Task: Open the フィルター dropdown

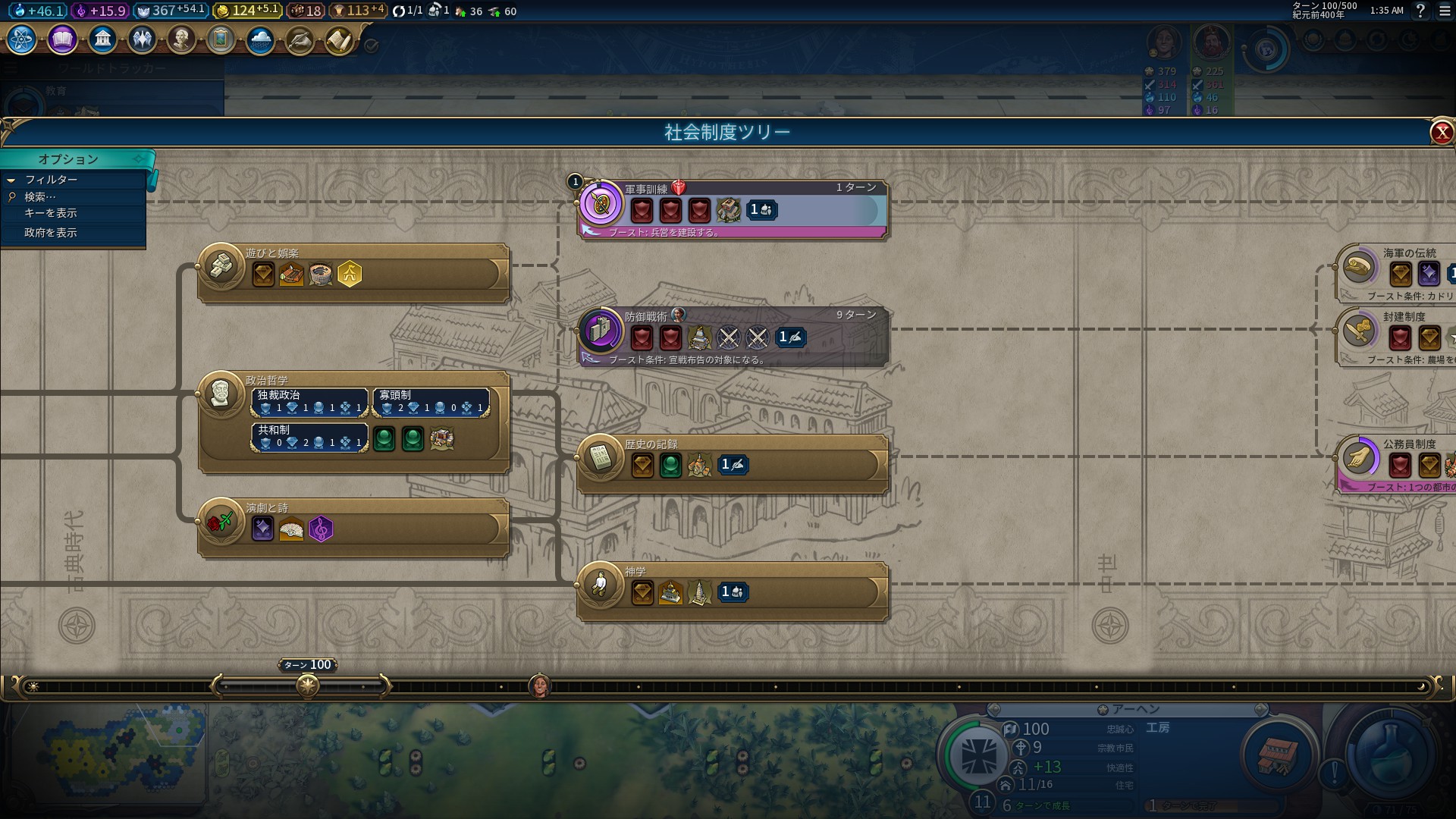Action: coord(51,180)
